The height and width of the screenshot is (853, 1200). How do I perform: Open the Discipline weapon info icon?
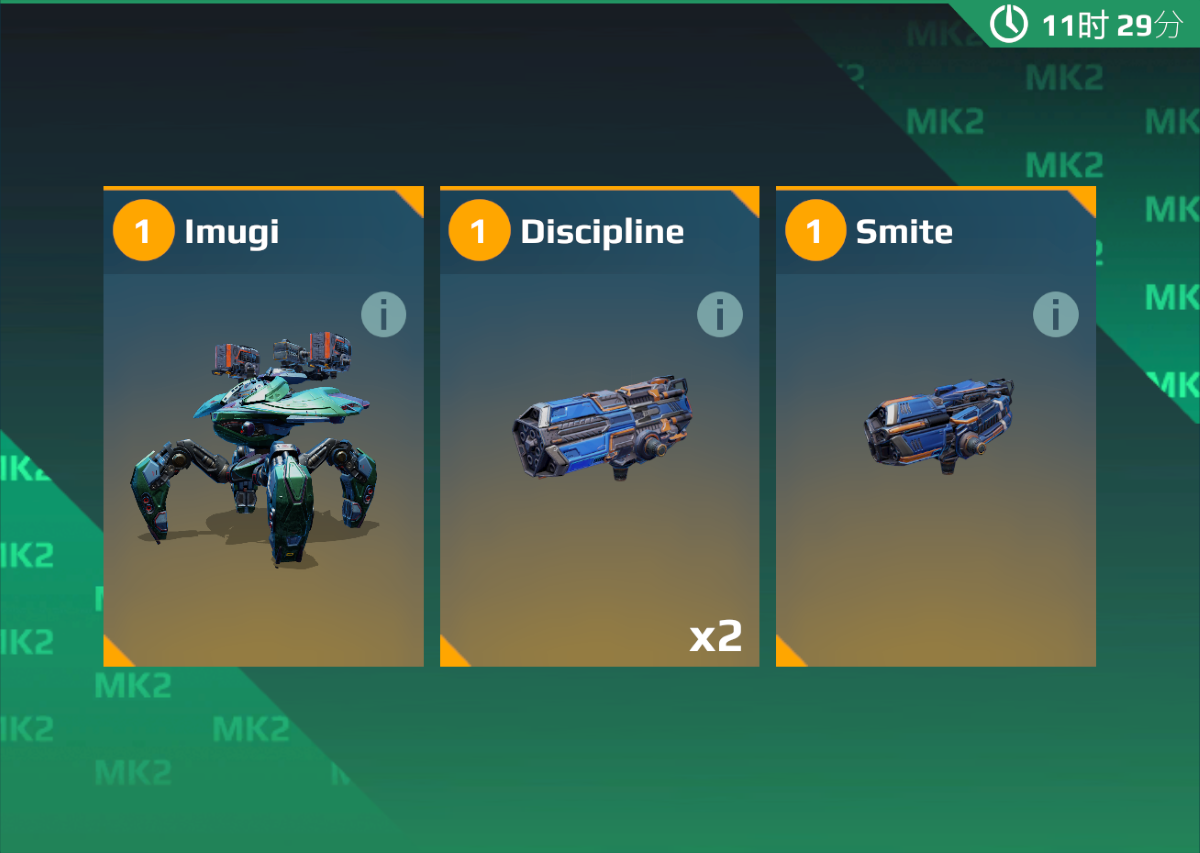point(719,315)
